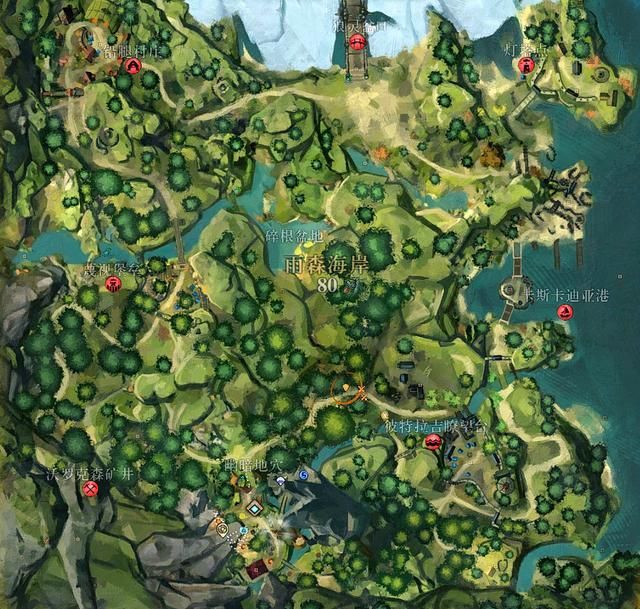
Task: Click the red marker on the stone bridge
Action: click(x=358, y=40)
